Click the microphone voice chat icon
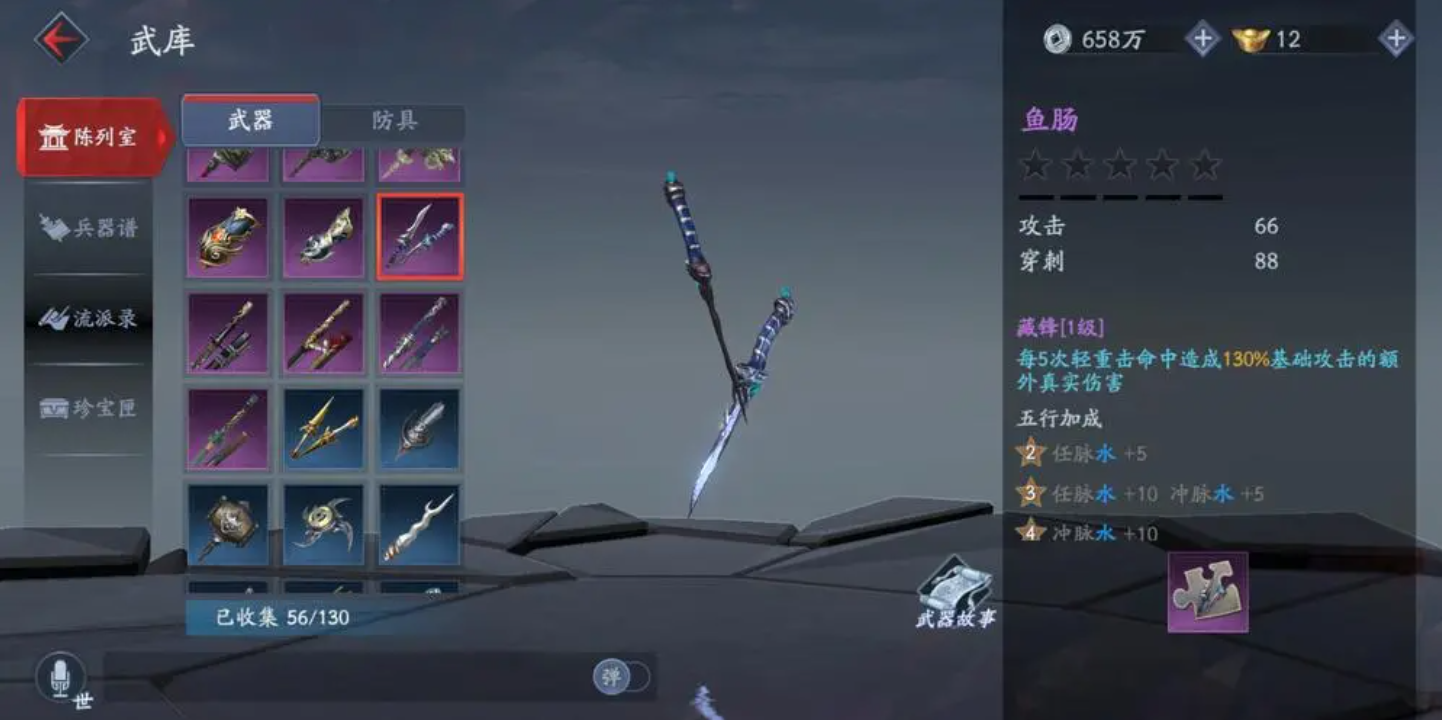The height and width of the screenshot is (720, 1442). click(60, 678)
